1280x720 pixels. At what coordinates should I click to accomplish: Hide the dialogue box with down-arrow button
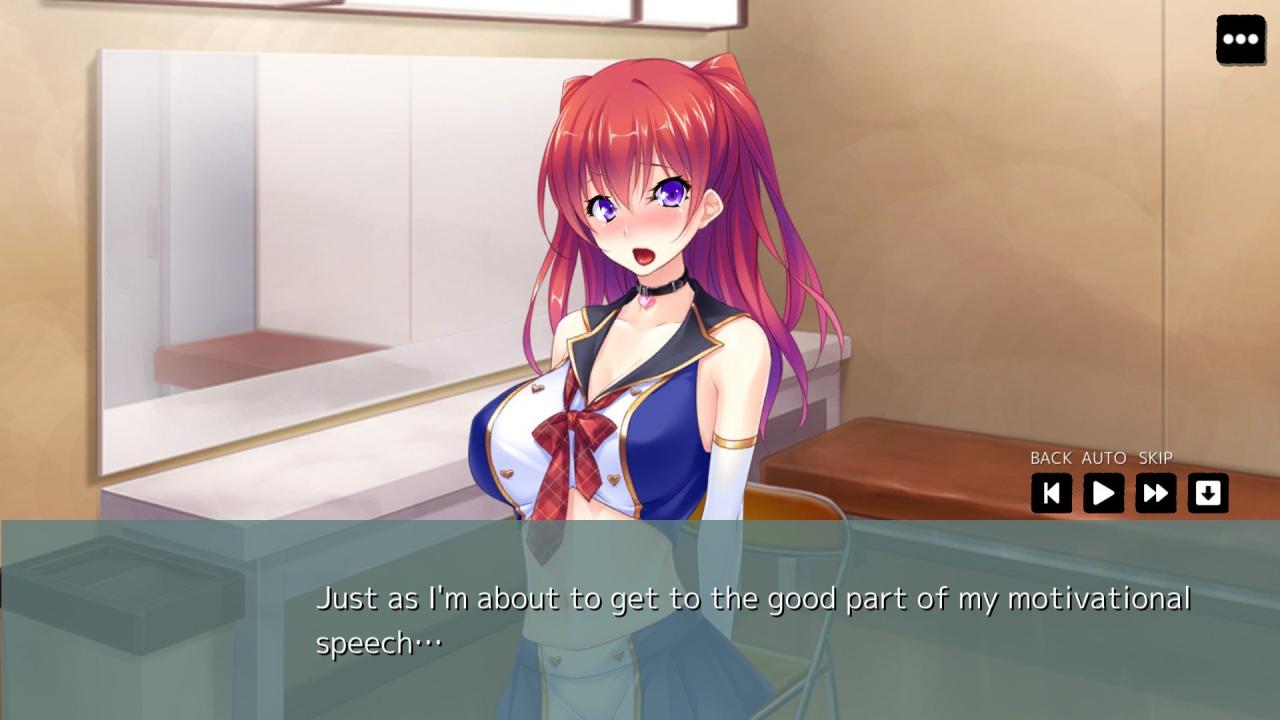[x=1207, y=493]
